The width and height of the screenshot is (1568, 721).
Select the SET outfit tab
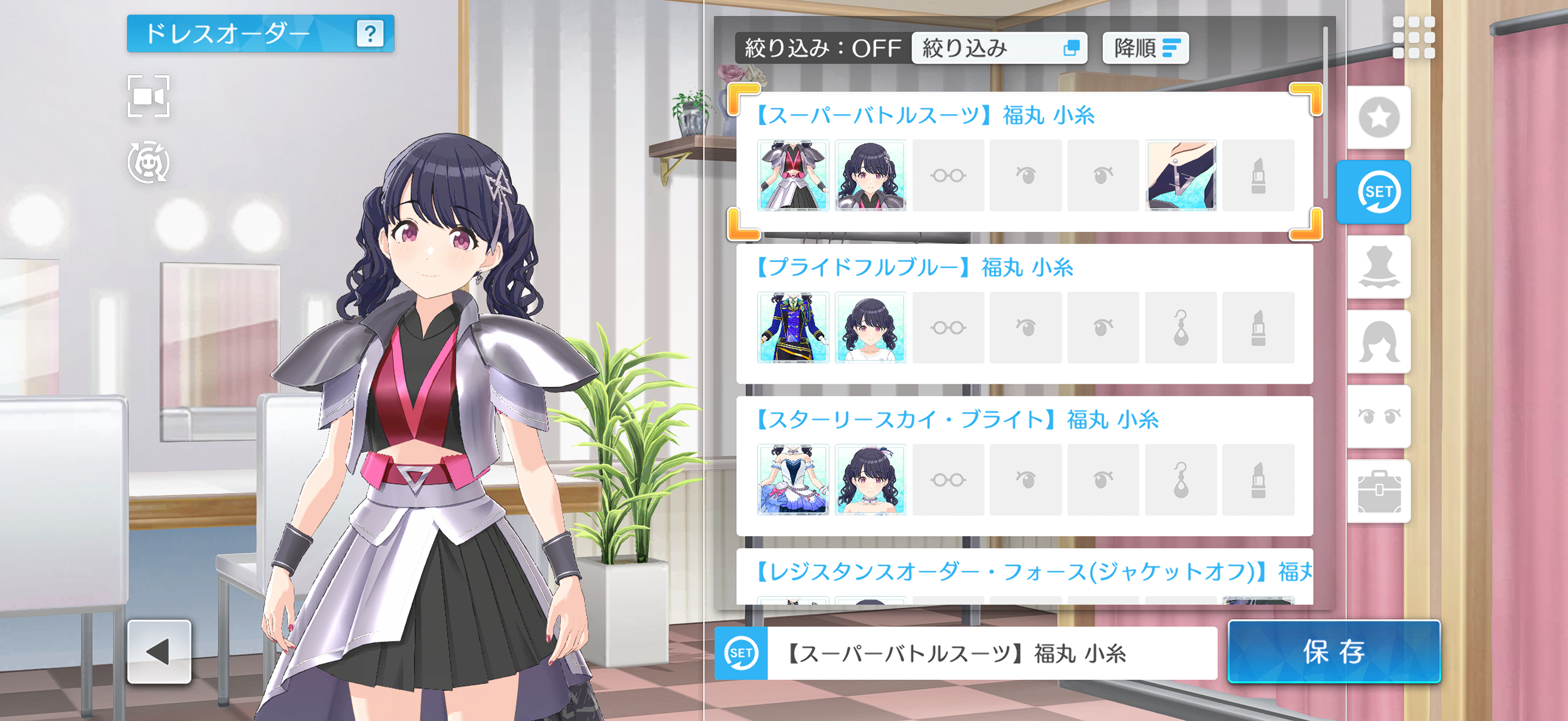coord(1374,193)
